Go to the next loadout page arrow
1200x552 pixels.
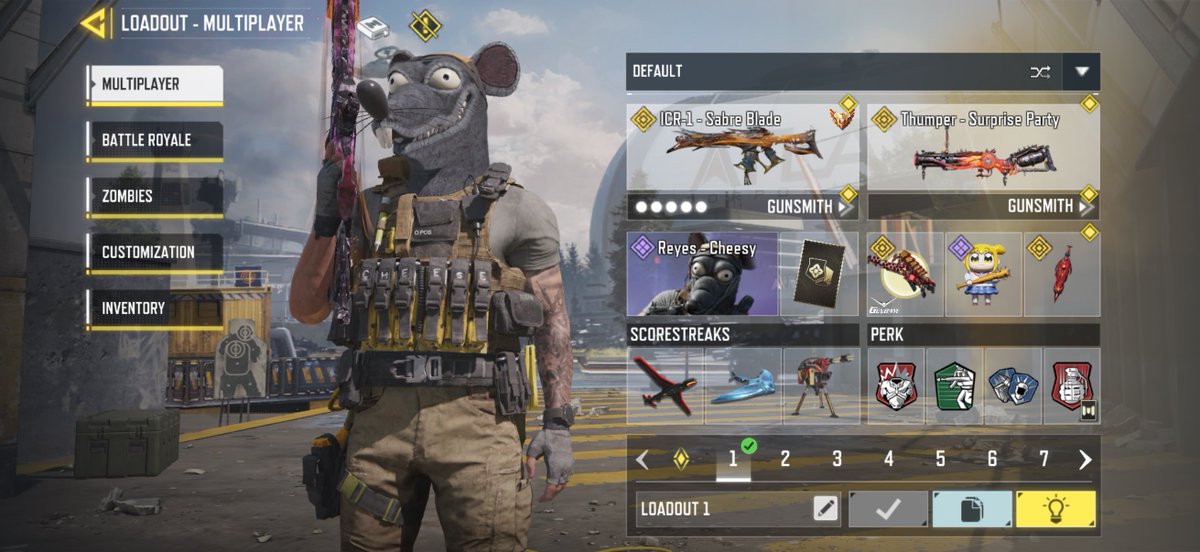click(x=1085, y=459)
